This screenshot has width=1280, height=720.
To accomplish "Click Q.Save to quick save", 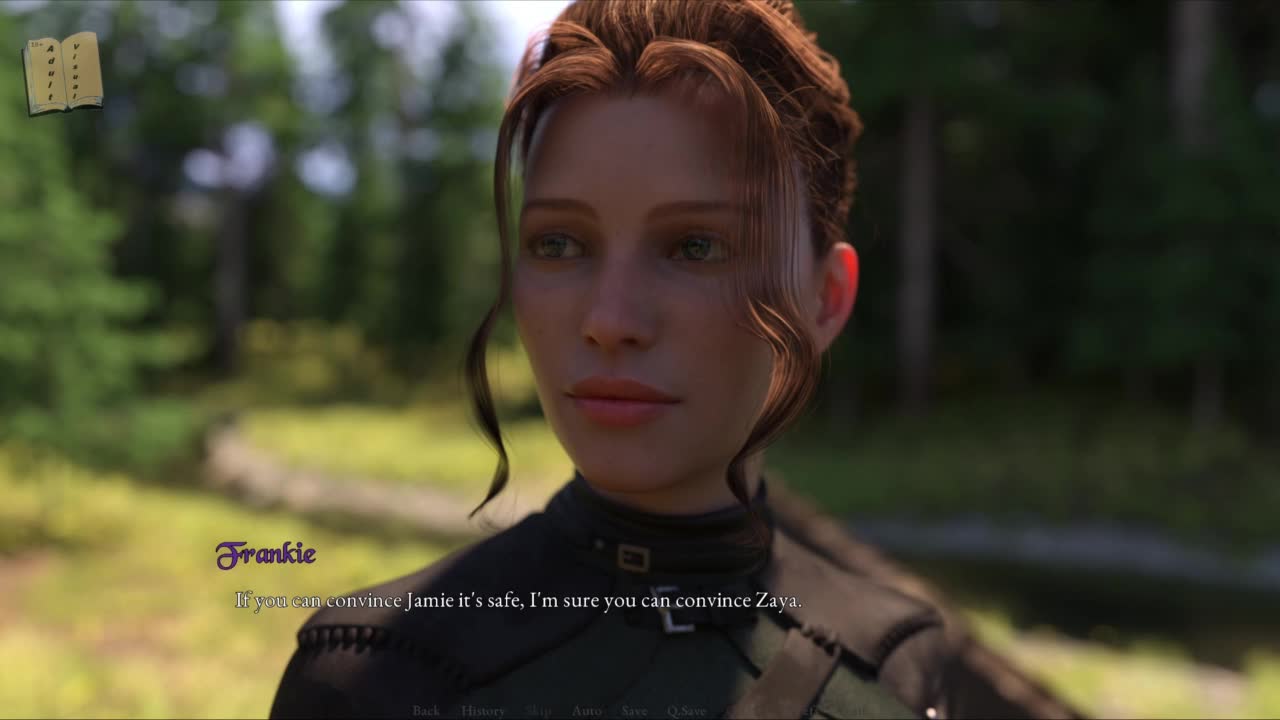I will (x=687, y=711).
